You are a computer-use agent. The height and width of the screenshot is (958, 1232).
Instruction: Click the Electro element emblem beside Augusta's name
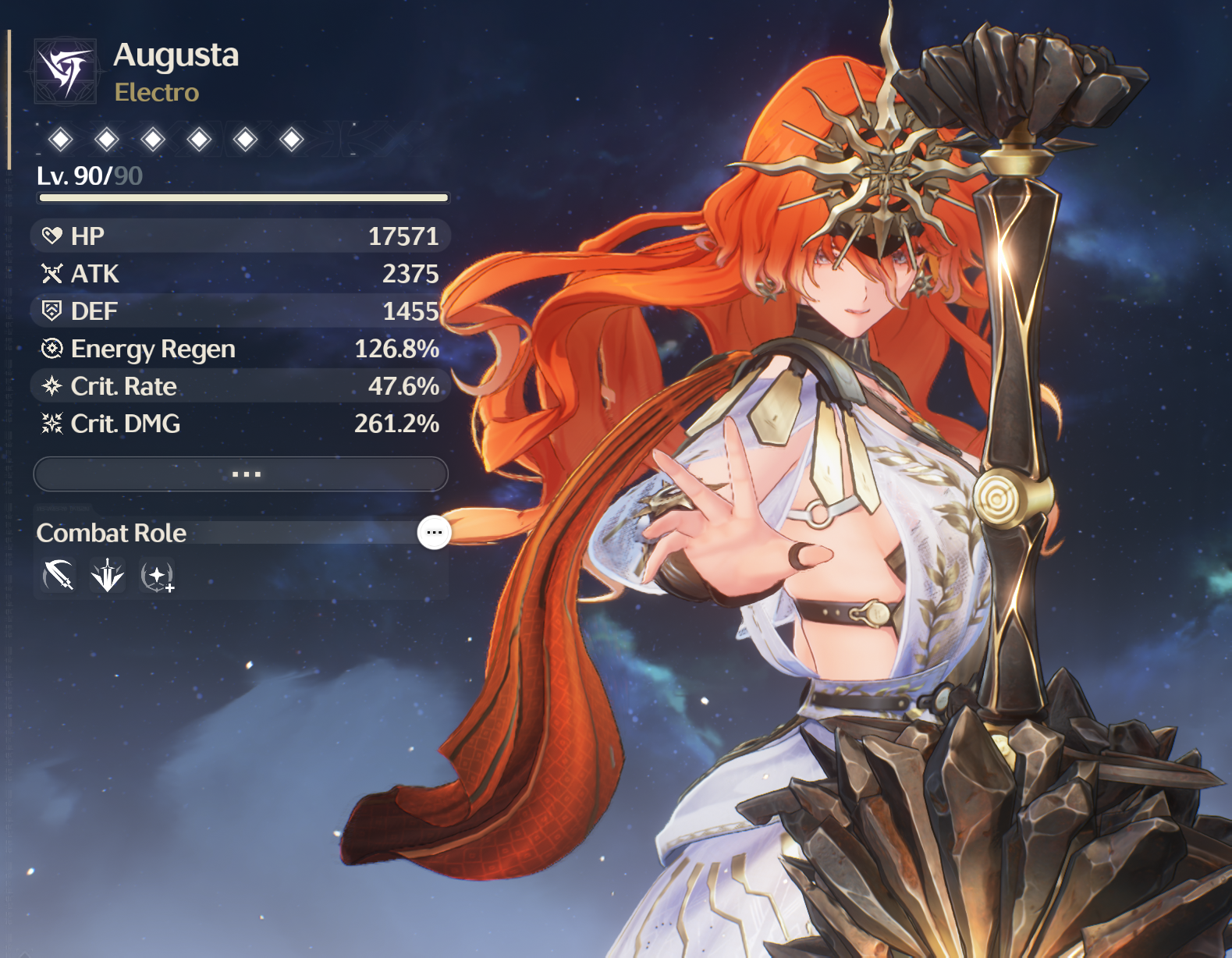click(x=66, y=72)
